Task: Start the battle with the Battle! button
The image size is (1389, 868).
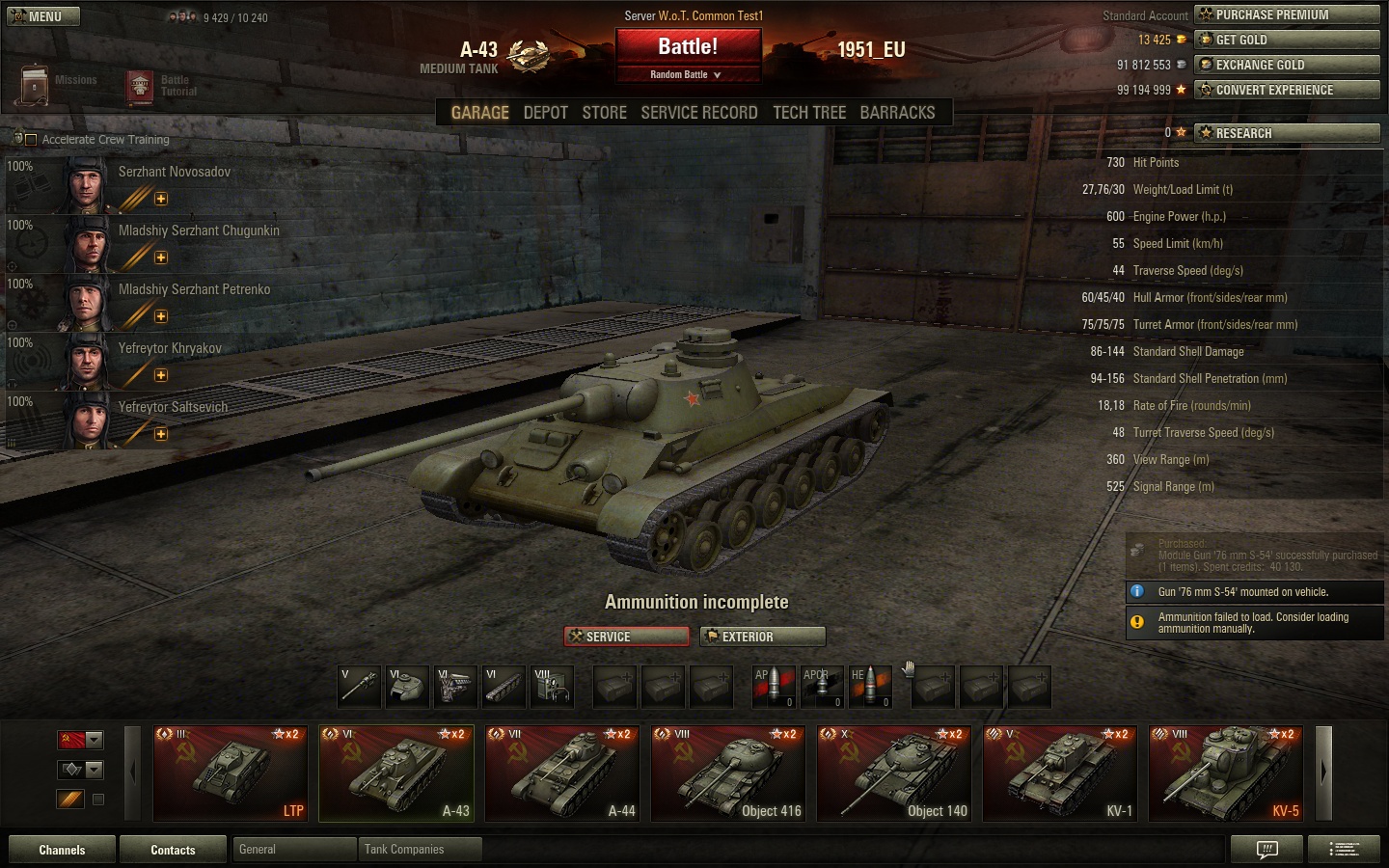Action: (688, 47)
